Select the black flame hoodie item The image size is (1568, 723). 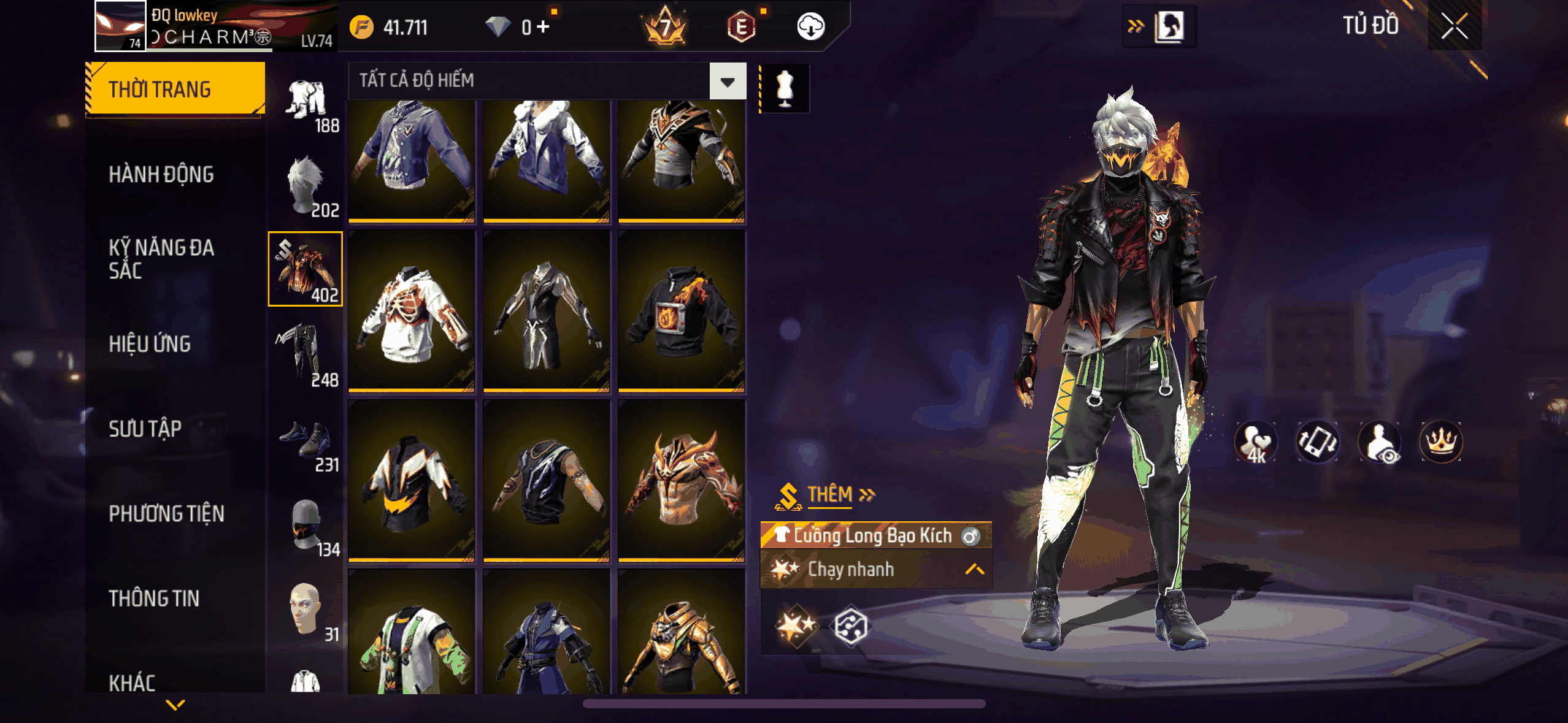coord(682,311)
